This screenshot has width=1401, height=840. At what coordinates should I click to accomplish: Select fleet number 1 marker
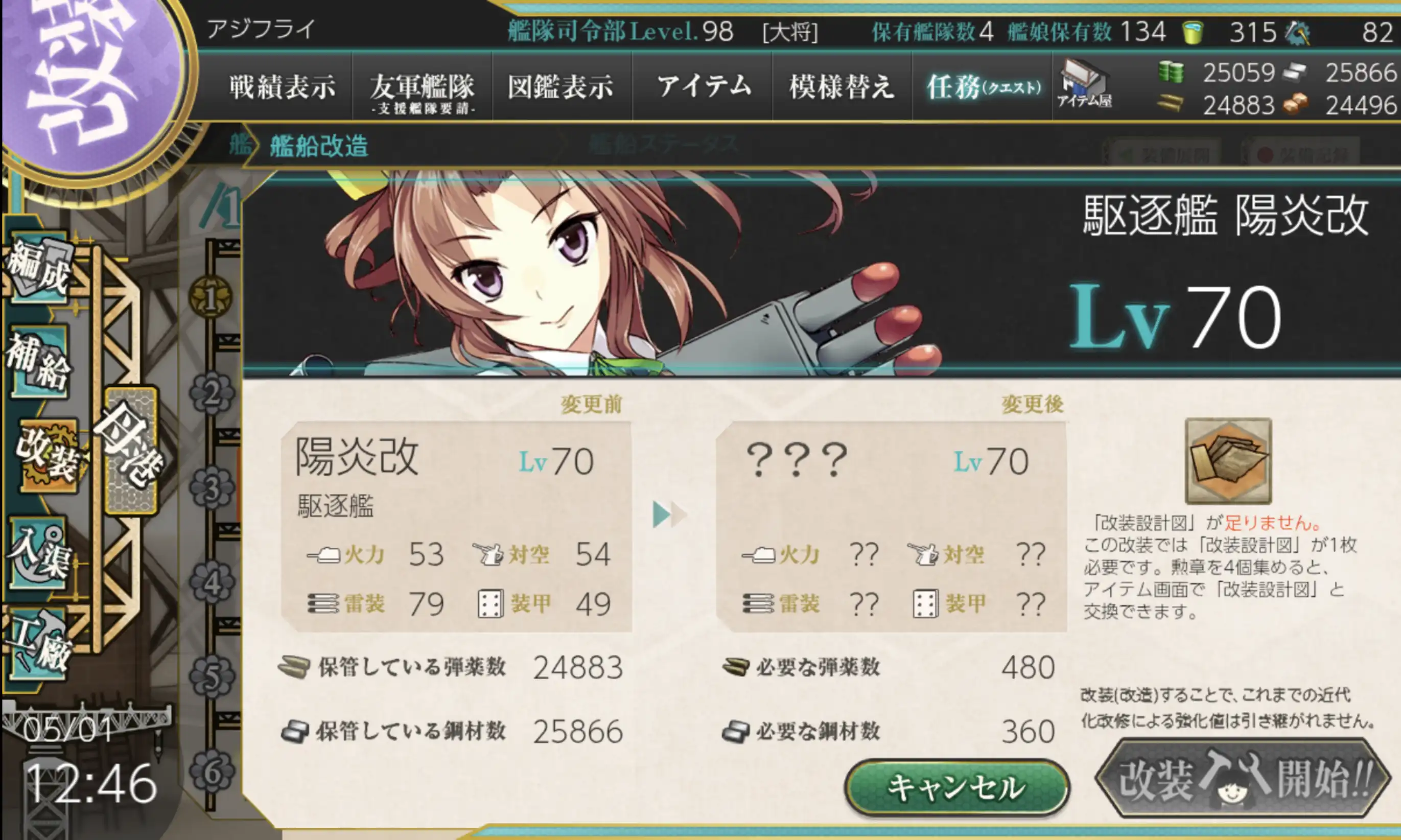(x=211, y=298)
